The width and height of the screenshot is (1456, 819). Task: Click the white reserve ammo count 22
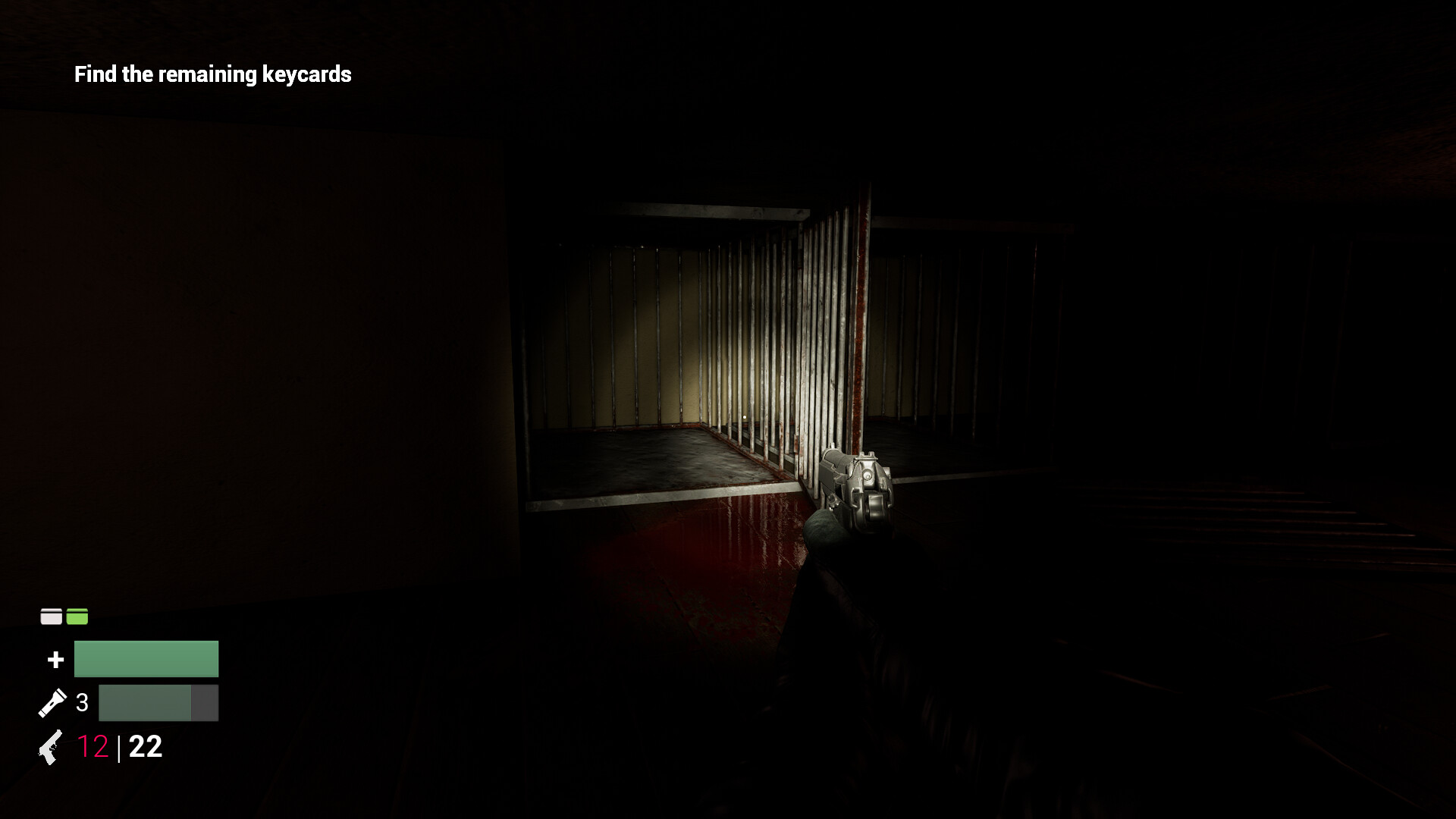pos(146,748)
